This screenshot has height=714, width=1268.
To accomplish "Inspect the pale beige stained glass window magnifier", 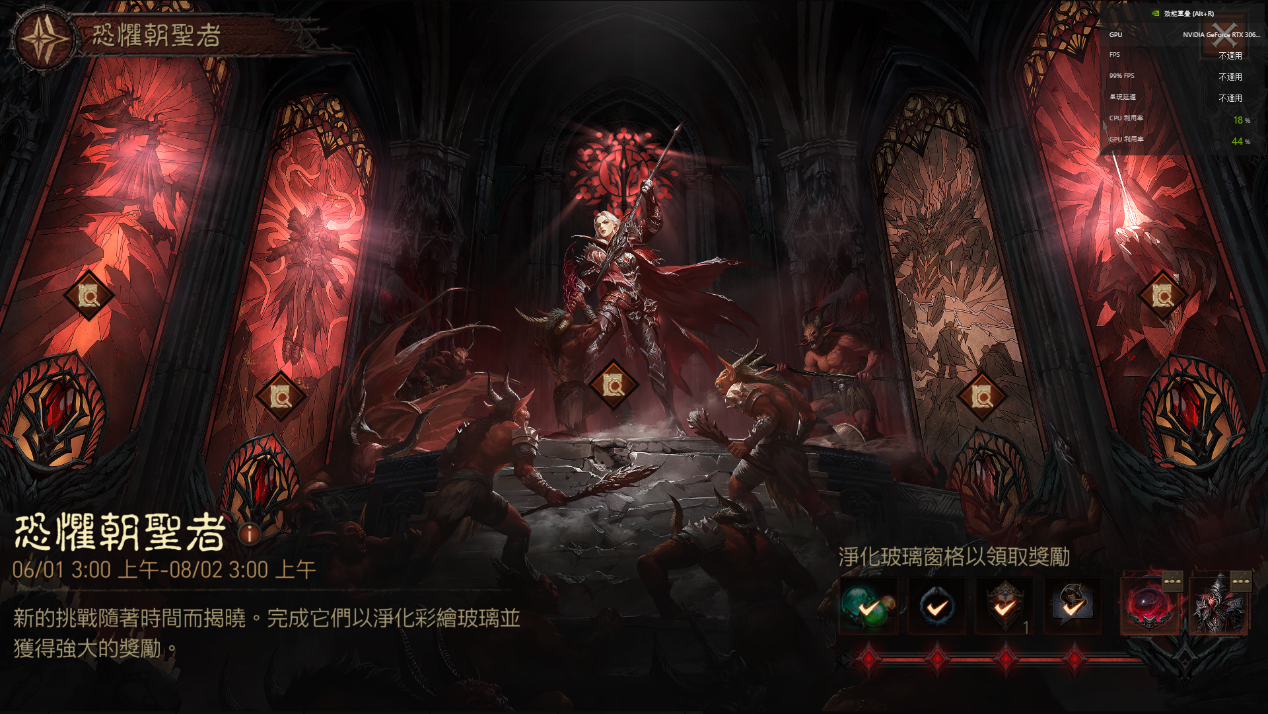I will coord(981,397).
